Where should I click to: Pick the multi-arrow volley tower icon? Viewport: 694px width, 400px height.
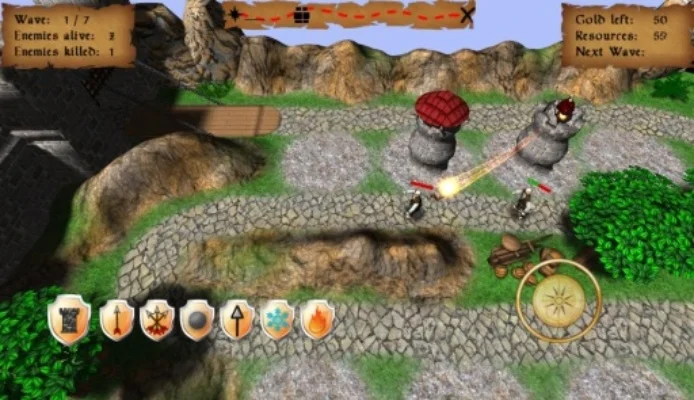(x=157, y=320)
